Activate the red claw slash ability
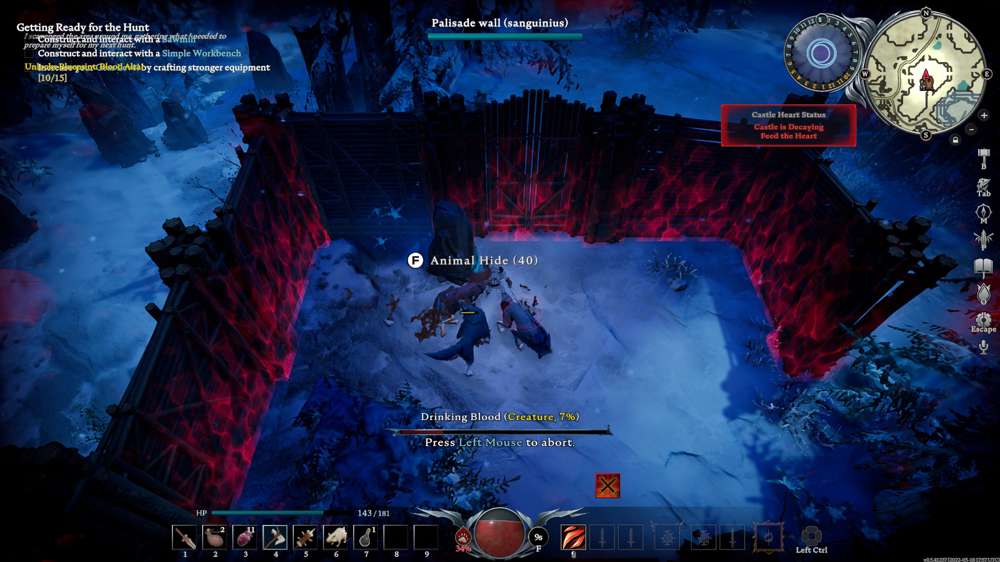Image resolution: width=1000 pixels, height=562 pixels. click(573, 537)
